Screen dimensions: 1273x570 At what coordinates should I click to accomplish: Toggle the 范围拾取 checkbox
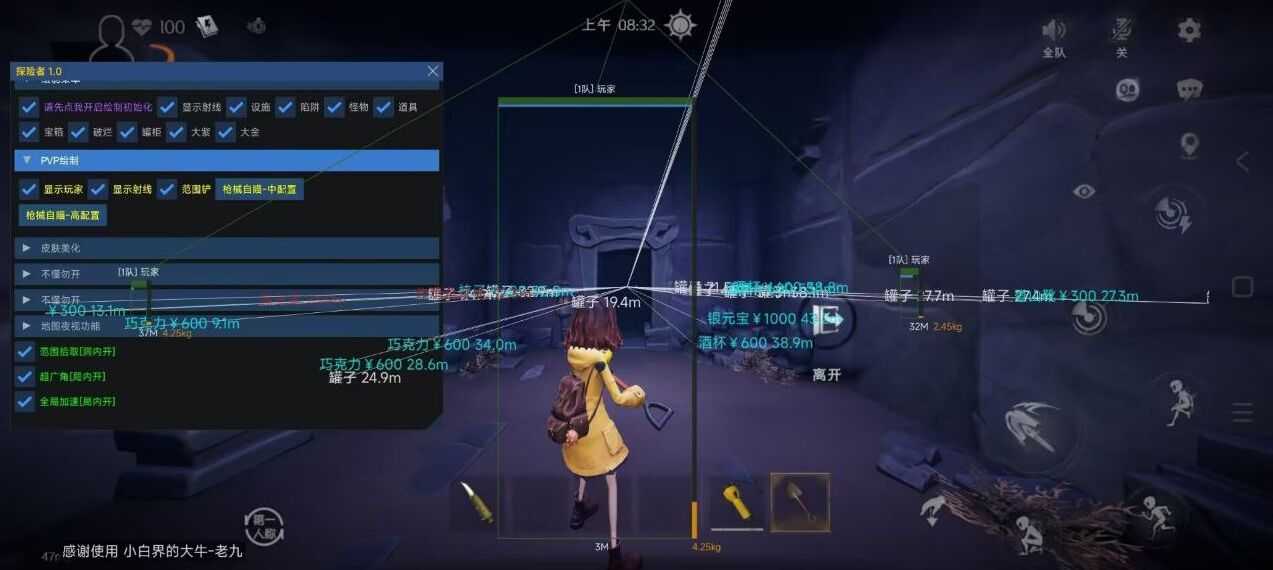point(26,352)
